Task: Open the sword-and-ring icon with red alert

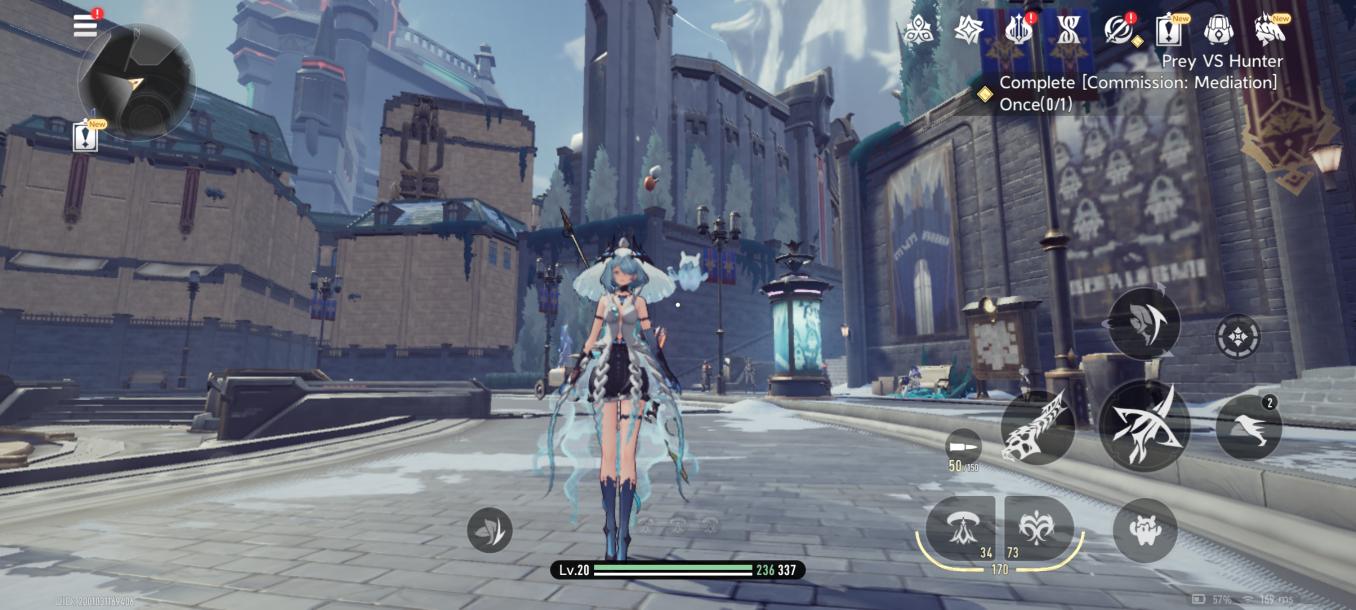Action: coord(1118,31)
